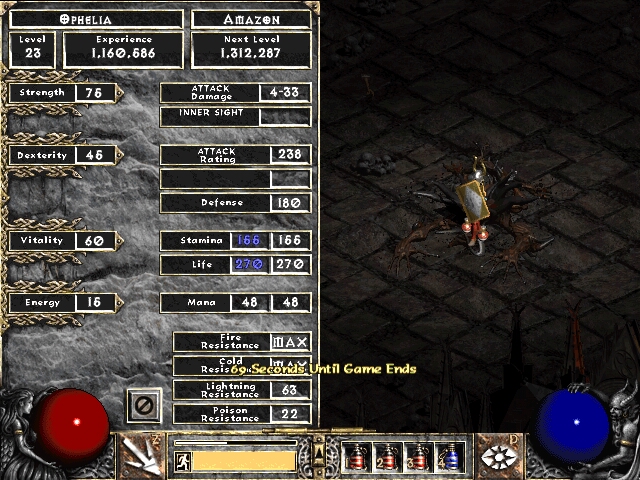
Task: Select the red healing potion in belt slot 3
Action: pyautogui.click(x=418, y=457)
